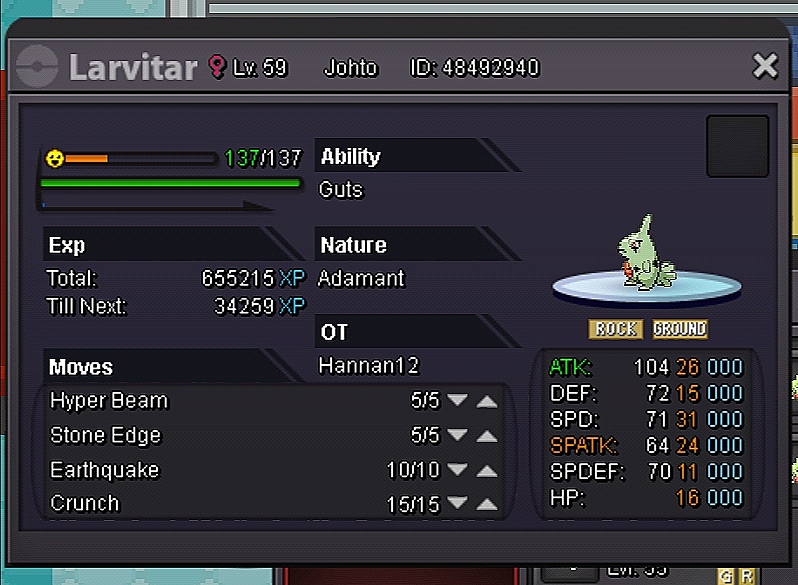Select the Crunch move entry
Screen dimensions: 798x585
point(84,503)
